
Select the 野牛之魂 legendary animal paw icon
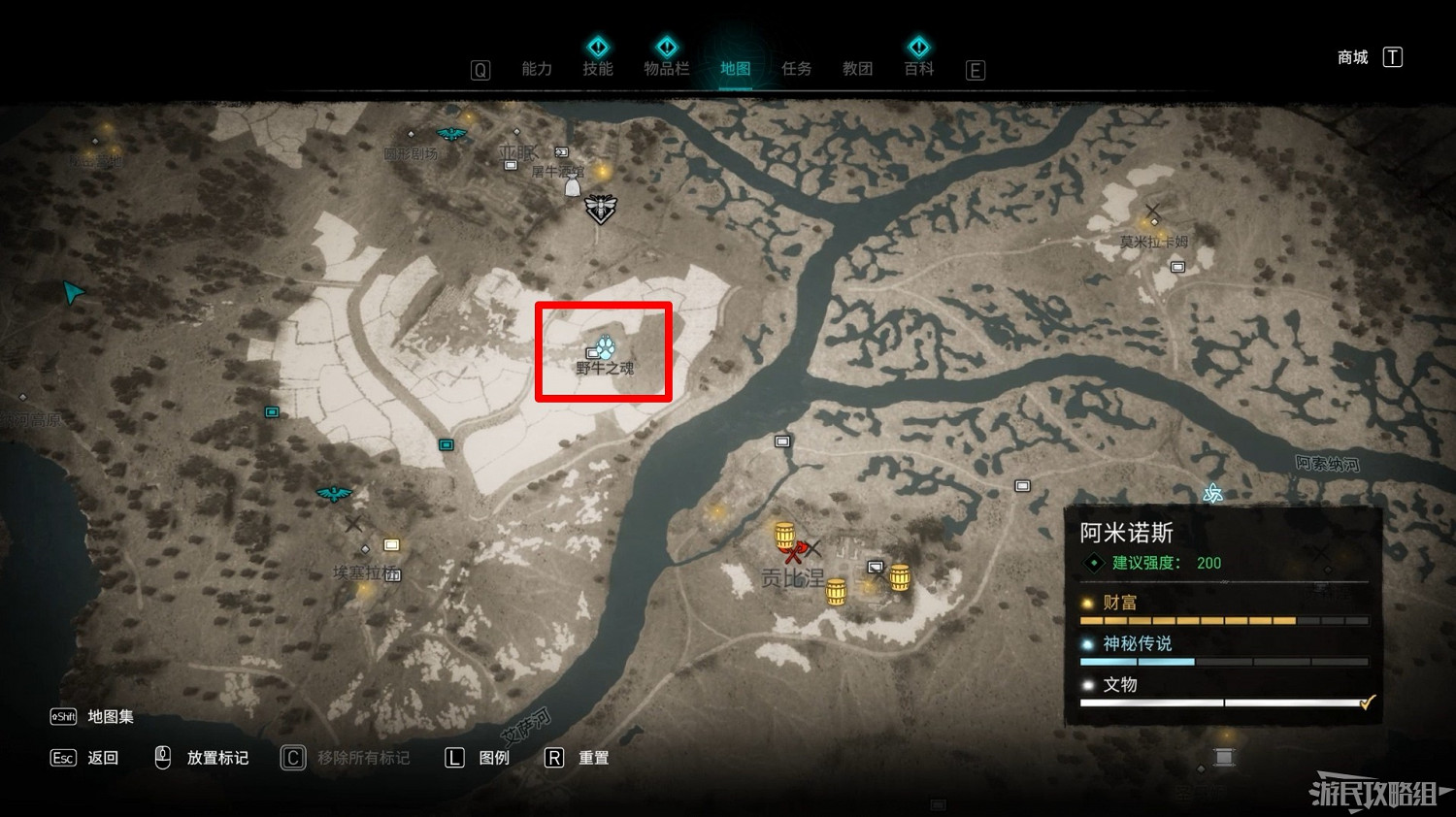pyautogui.click(x=605, y=345)
